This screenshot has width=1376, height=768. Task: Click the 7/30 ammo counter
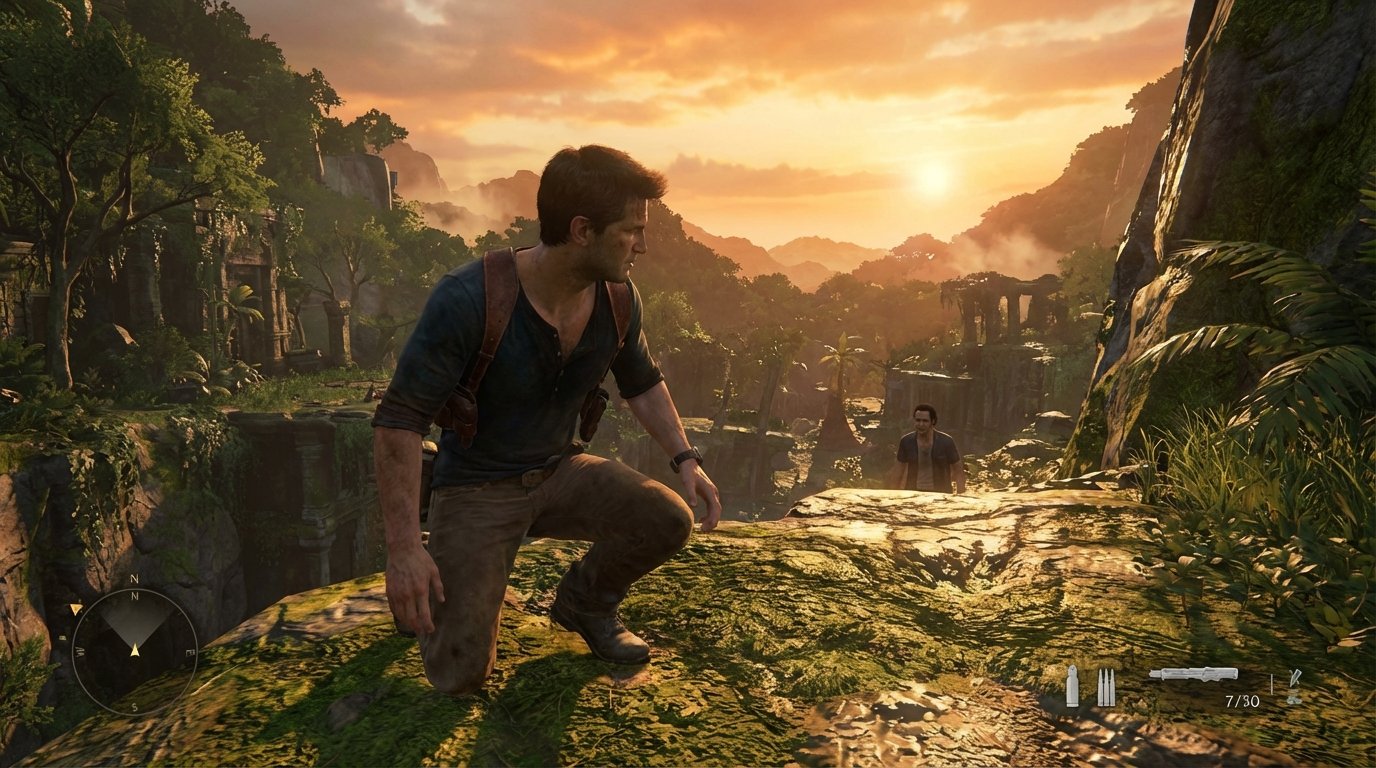pos(1243,700)
